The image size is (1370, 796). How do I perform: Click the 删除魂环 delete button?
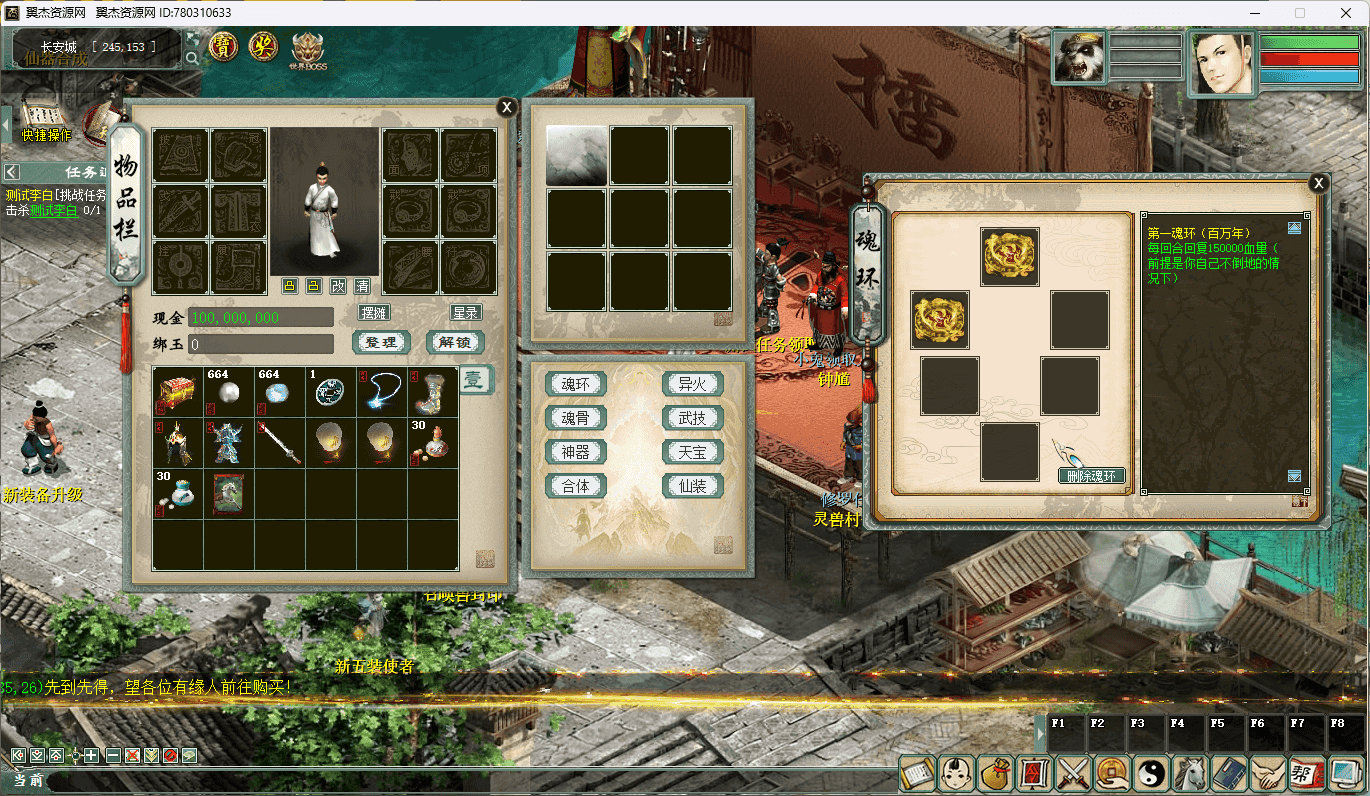(1092, 476)
